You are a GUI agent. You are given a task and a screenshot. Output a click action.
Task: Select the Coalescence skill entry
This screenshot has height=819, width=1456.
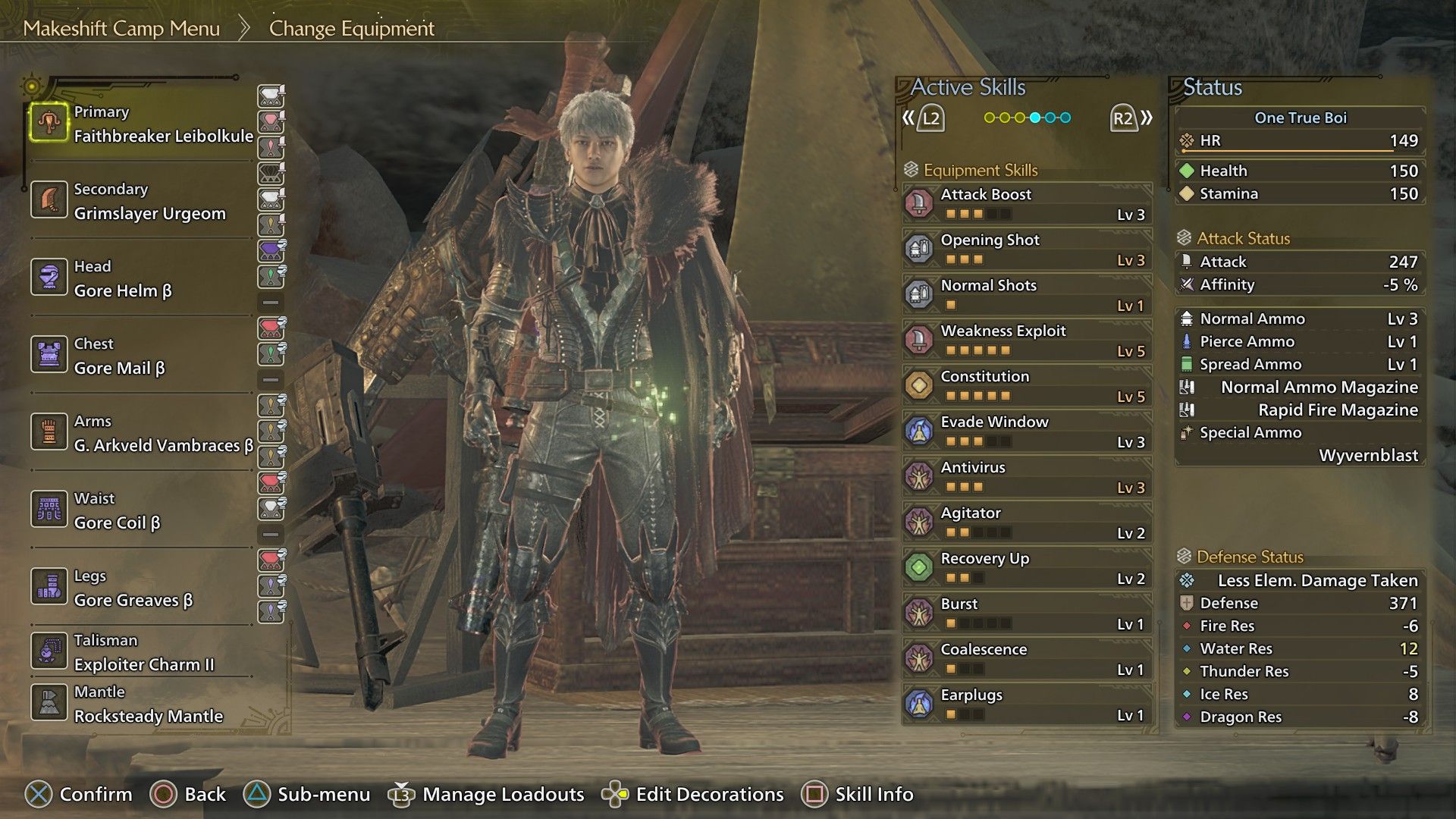[x=1027, y=658]
